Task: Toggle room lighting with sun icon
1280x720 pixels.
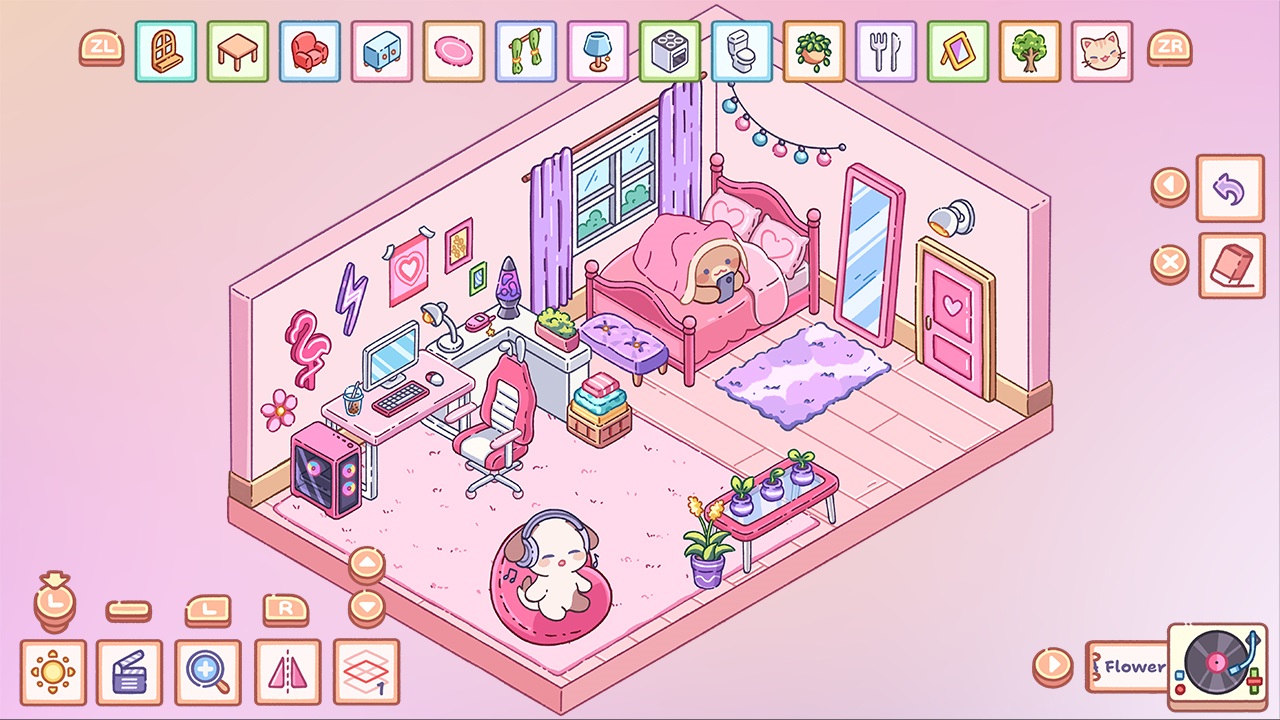Action: pyautogui.click(x=53, y=672)
